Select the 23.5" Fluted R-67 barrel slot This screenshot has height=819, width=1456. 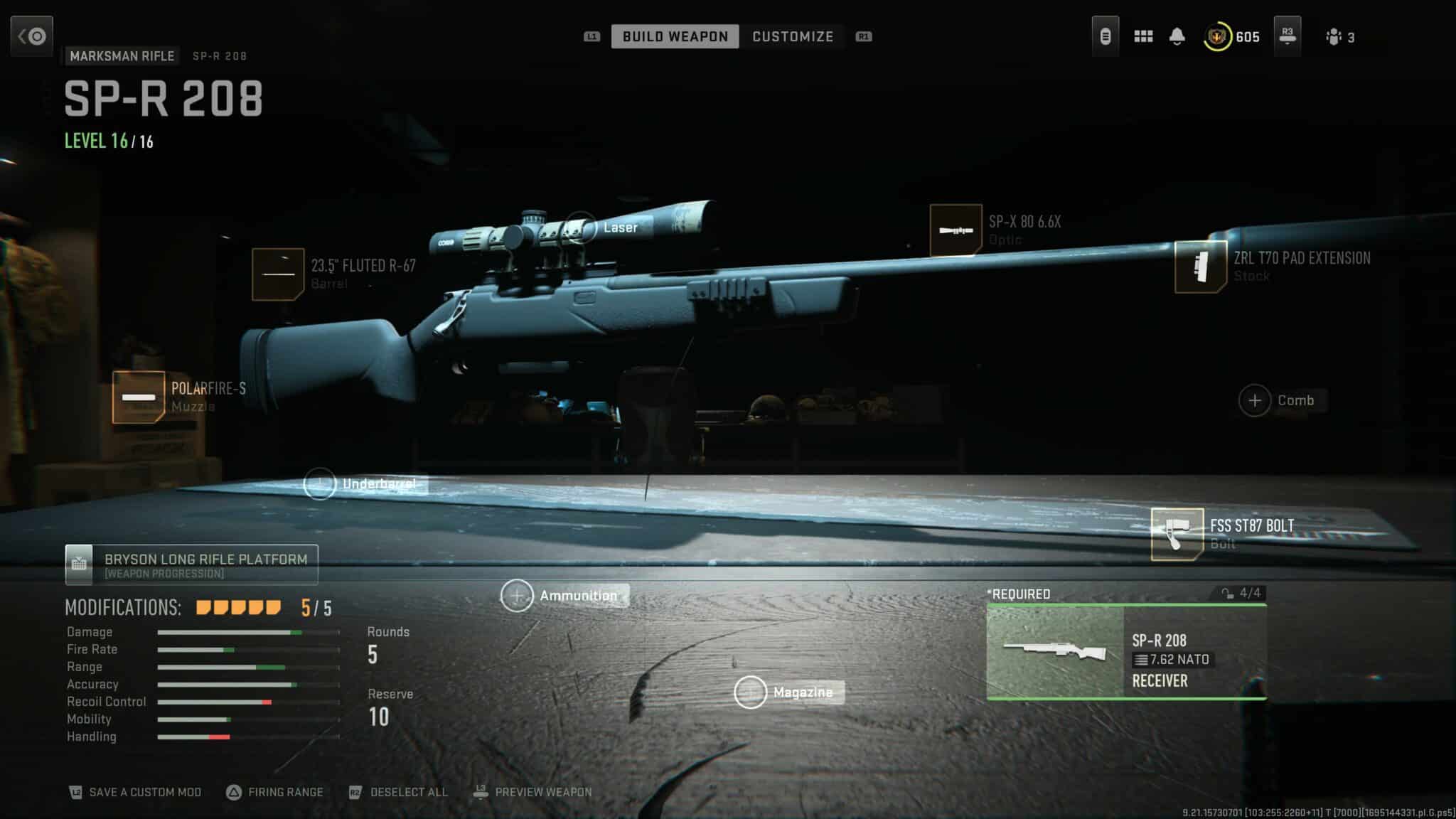coord(278,274)
